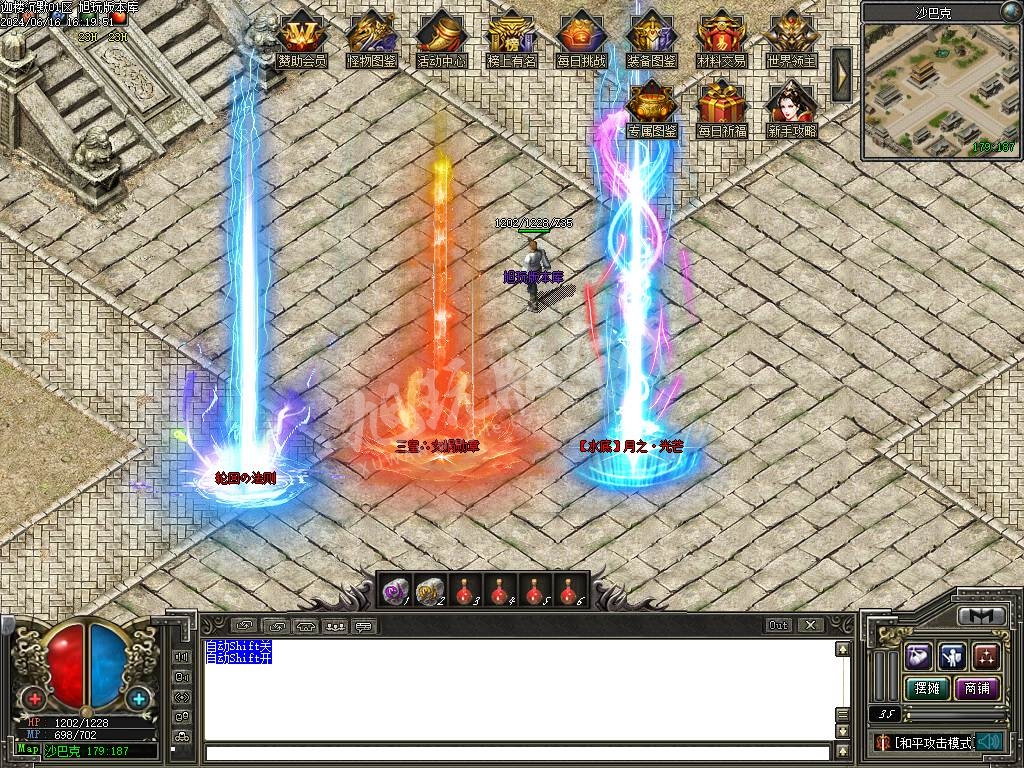The width and height of the screenshot is (1024, 768).
Task: Open the 每日祈福 daily blessing gift
Action: (722, 107)
